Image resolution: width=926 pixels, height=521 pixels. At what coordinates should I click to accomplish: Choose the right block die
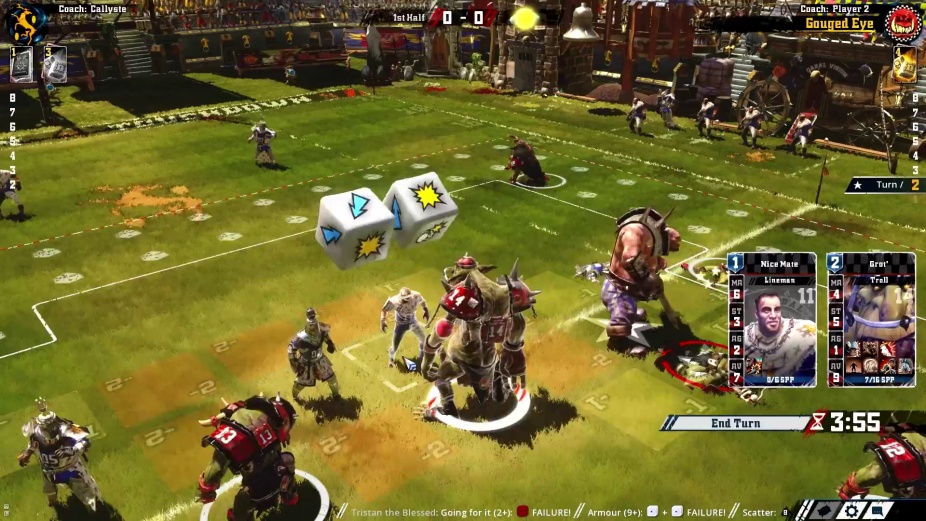[x=422, y=208]
